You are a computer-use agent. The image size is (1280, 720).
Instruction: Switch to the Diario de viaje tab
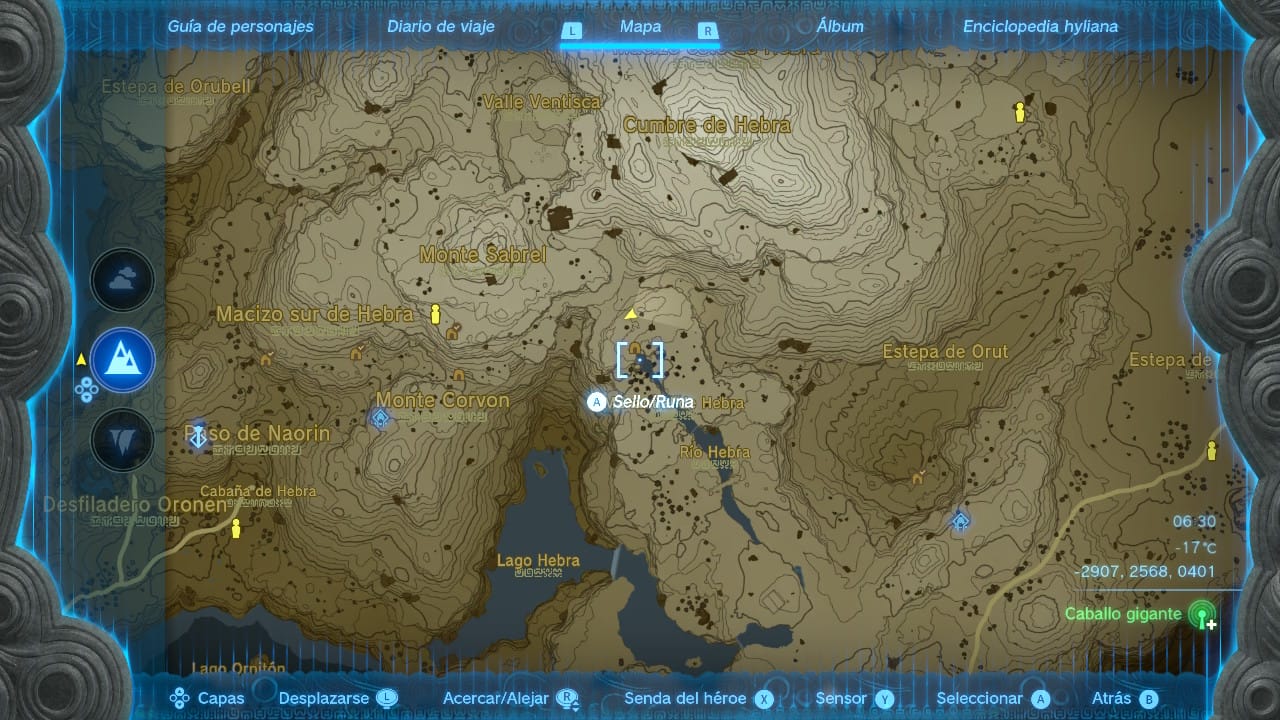click(441, 27)
